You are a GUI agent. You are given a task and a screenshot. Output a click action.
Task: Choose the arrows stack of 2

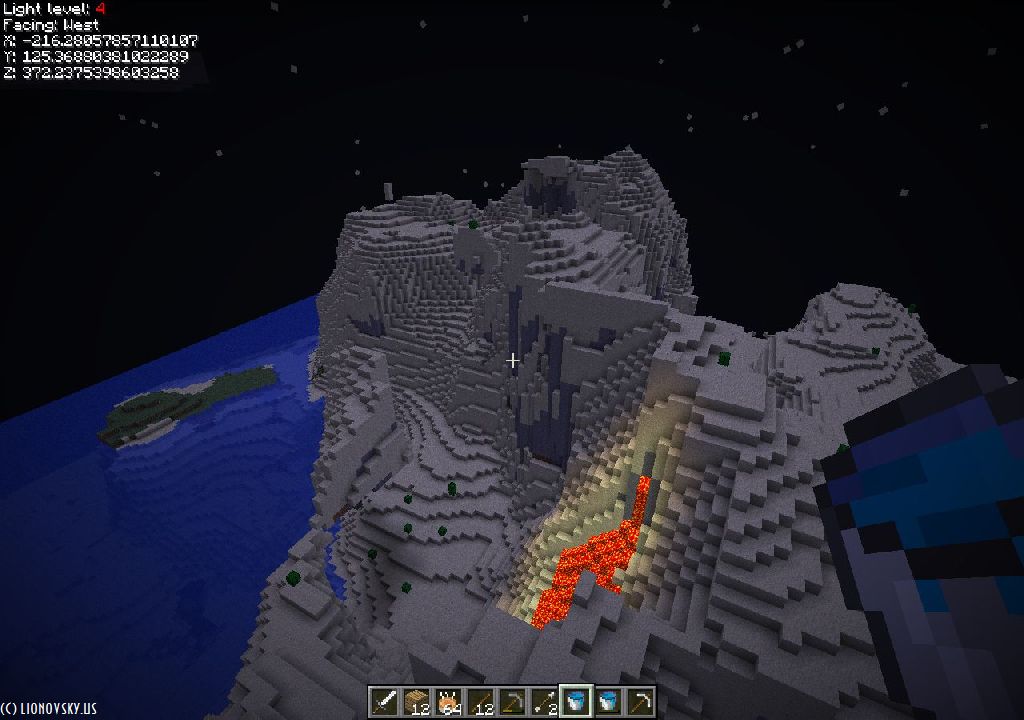tap(544, 701)
